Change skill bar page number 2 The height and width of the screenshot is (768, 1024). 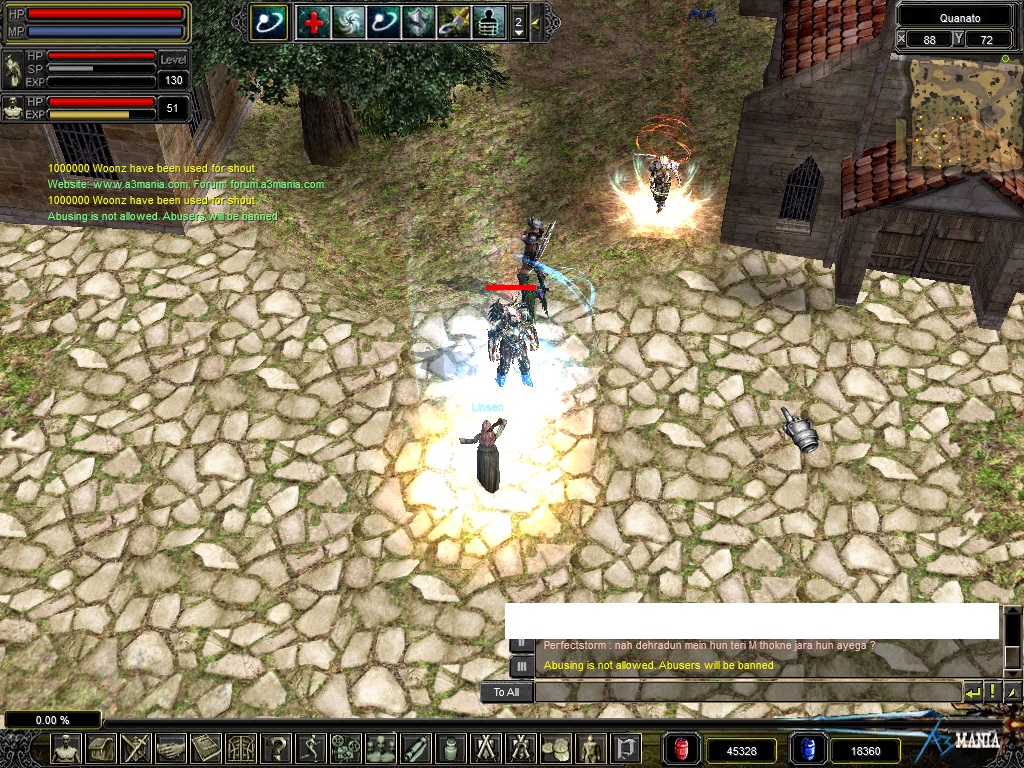click(518, 21)
